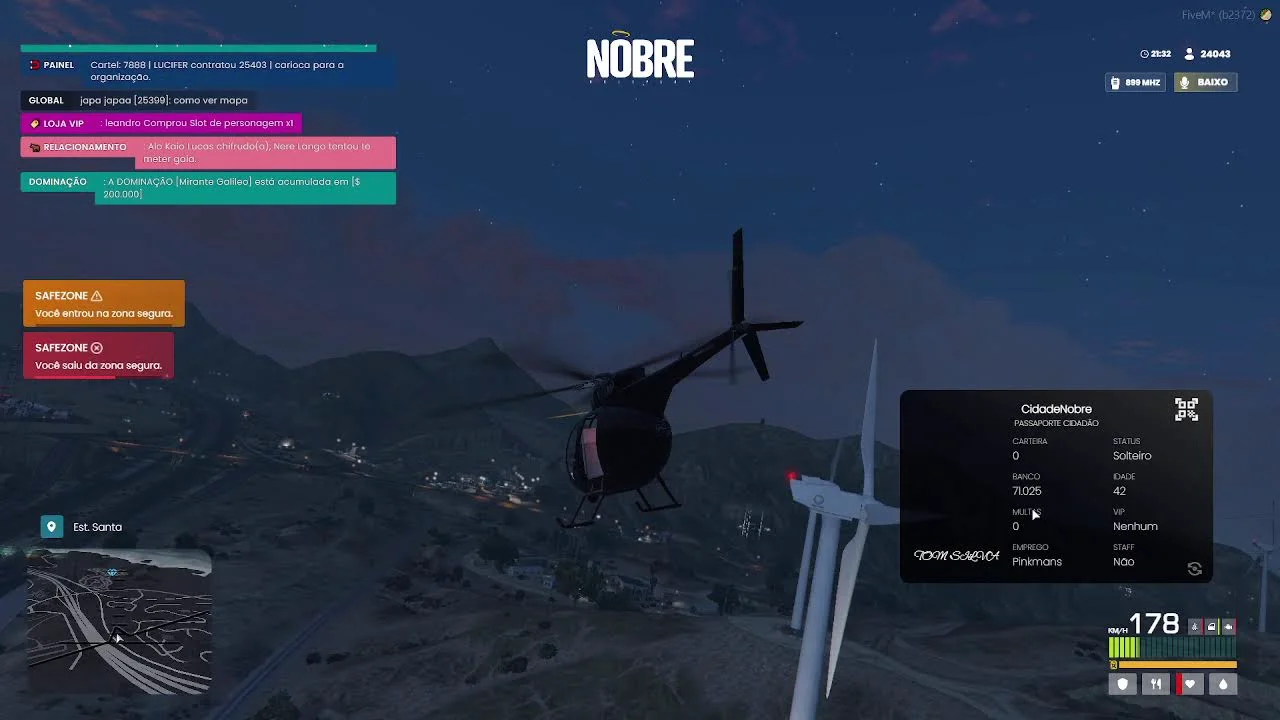This screenshot has width=1280, height=720.
Task: Click the vehicle door lock indicator icon
Action: click(1211, 627)
